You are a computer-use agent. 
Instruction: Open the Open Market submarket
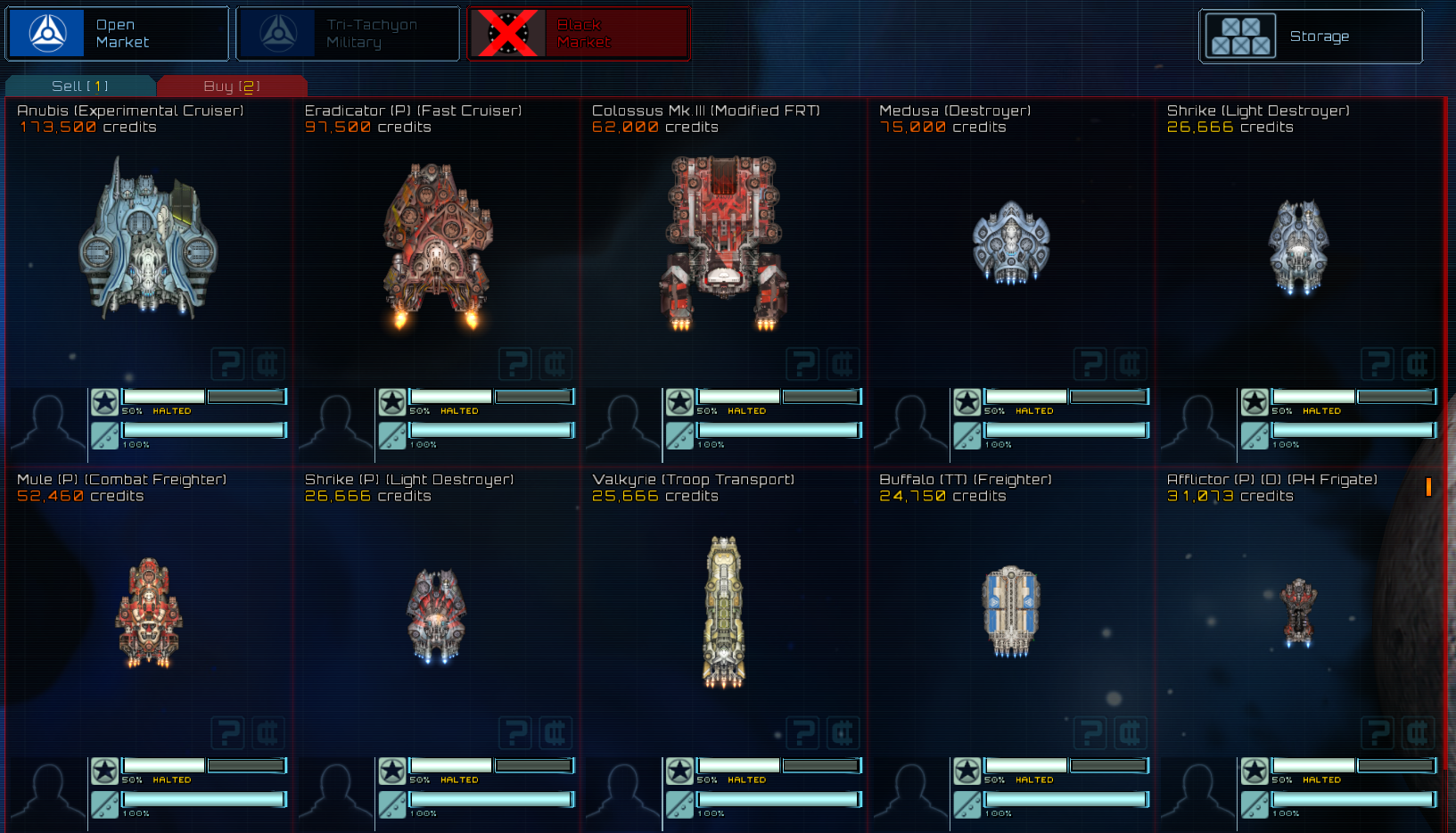(117, 34)
